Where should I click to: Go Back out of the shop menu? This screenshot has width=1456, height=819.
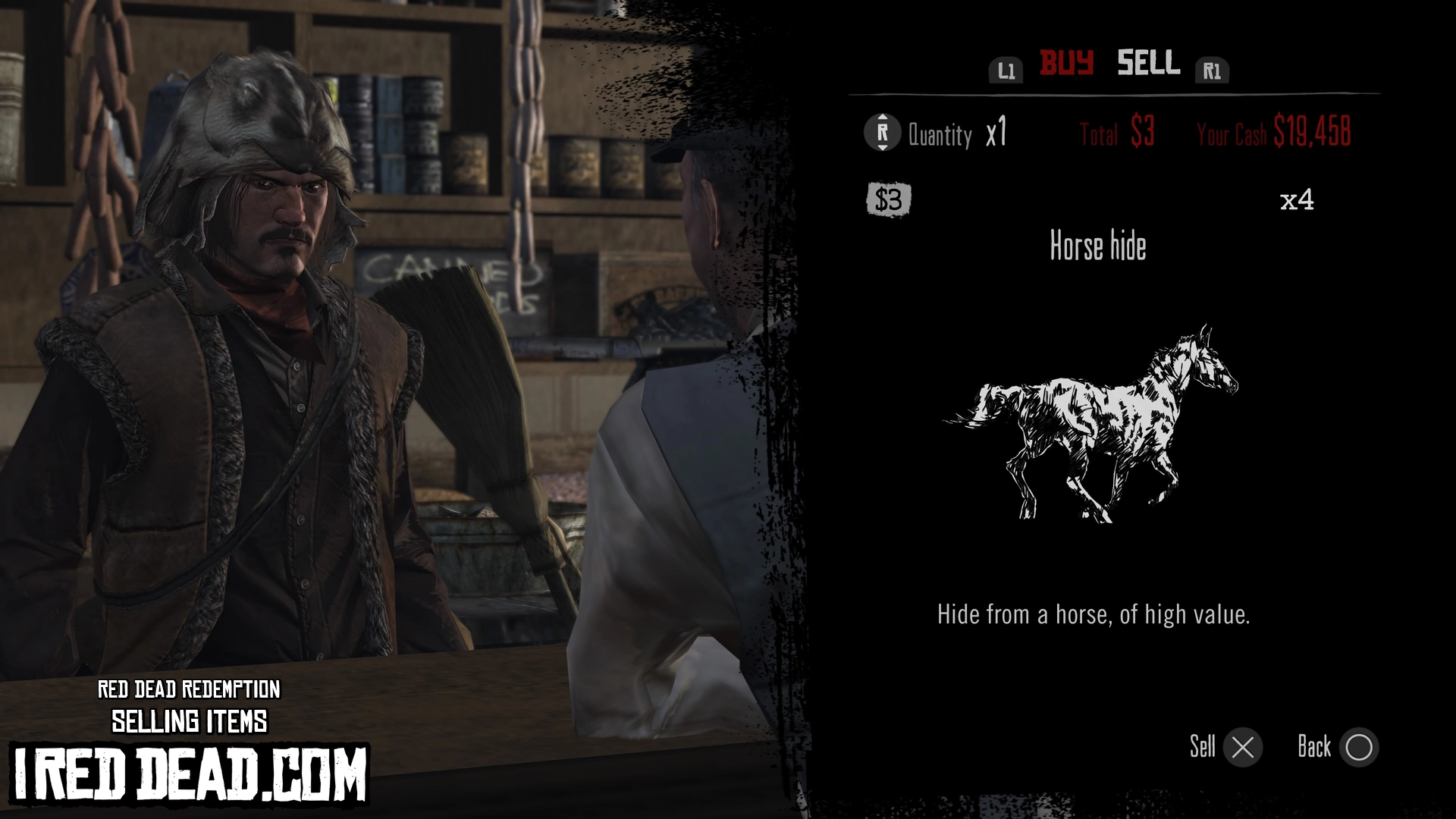tap(1358, 748)
